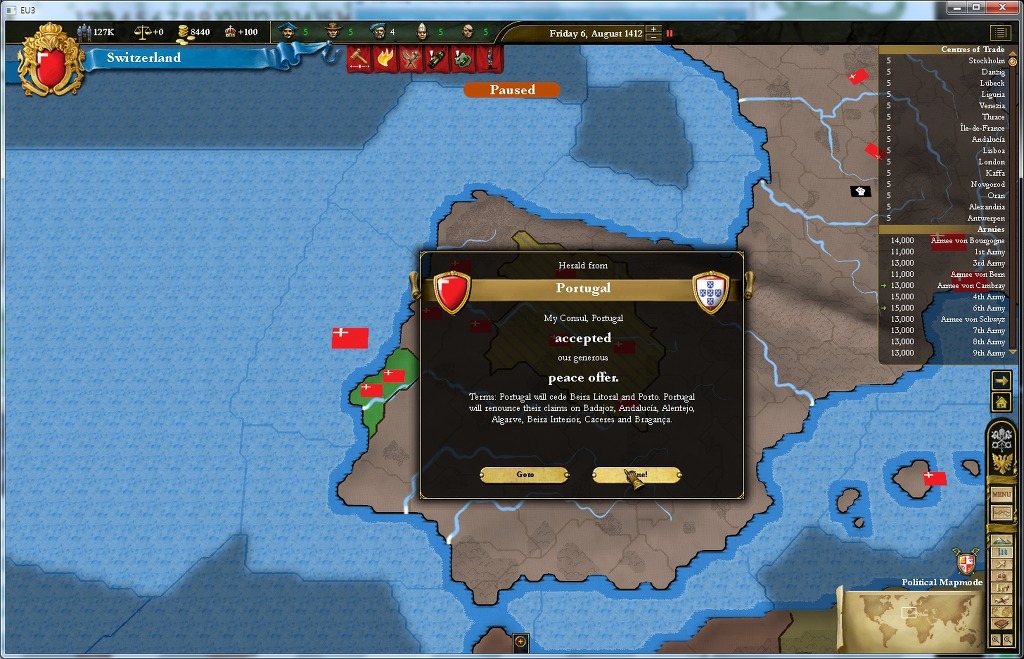Open the ledger graph button

[x=1001, y=513]
